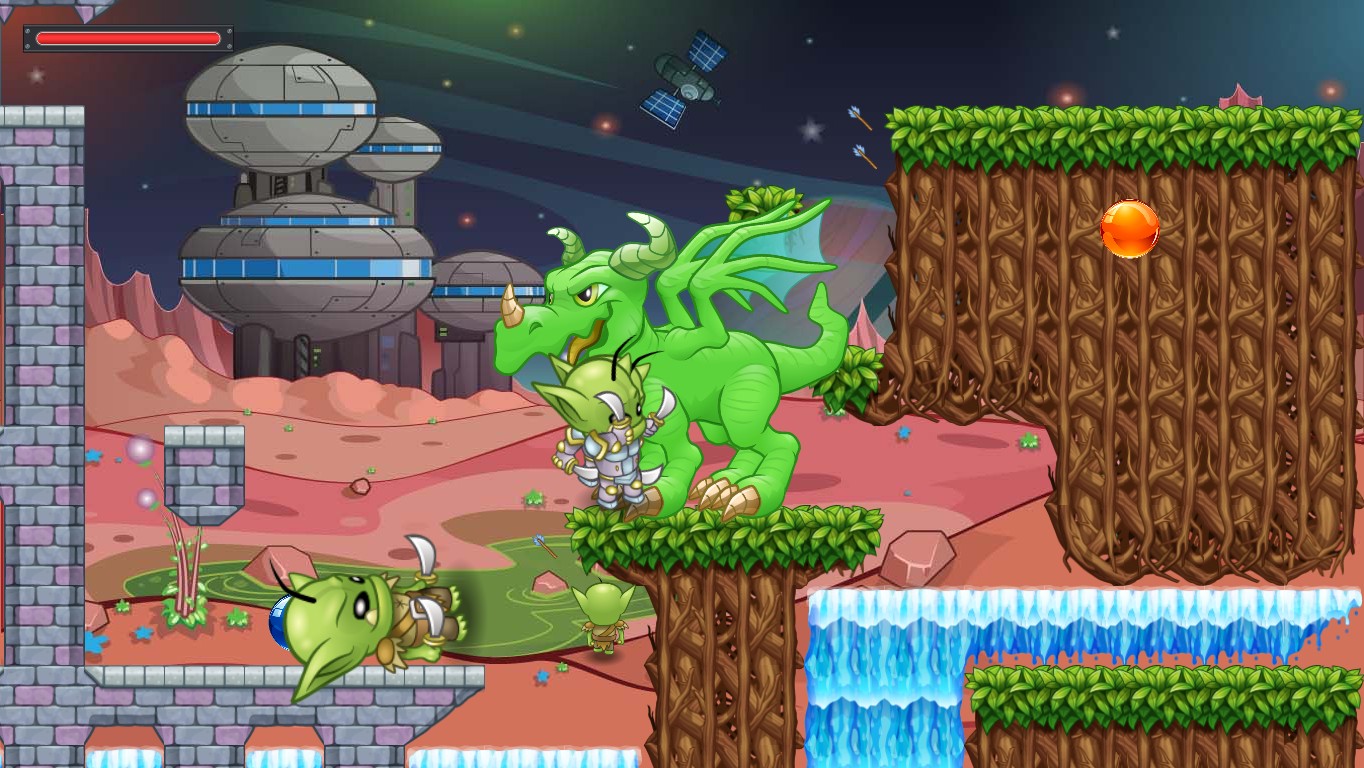This screenshot has height=768, width=1364.
Task: Click the red health bar
Action: pyautogui.click(x=127, y=37)
